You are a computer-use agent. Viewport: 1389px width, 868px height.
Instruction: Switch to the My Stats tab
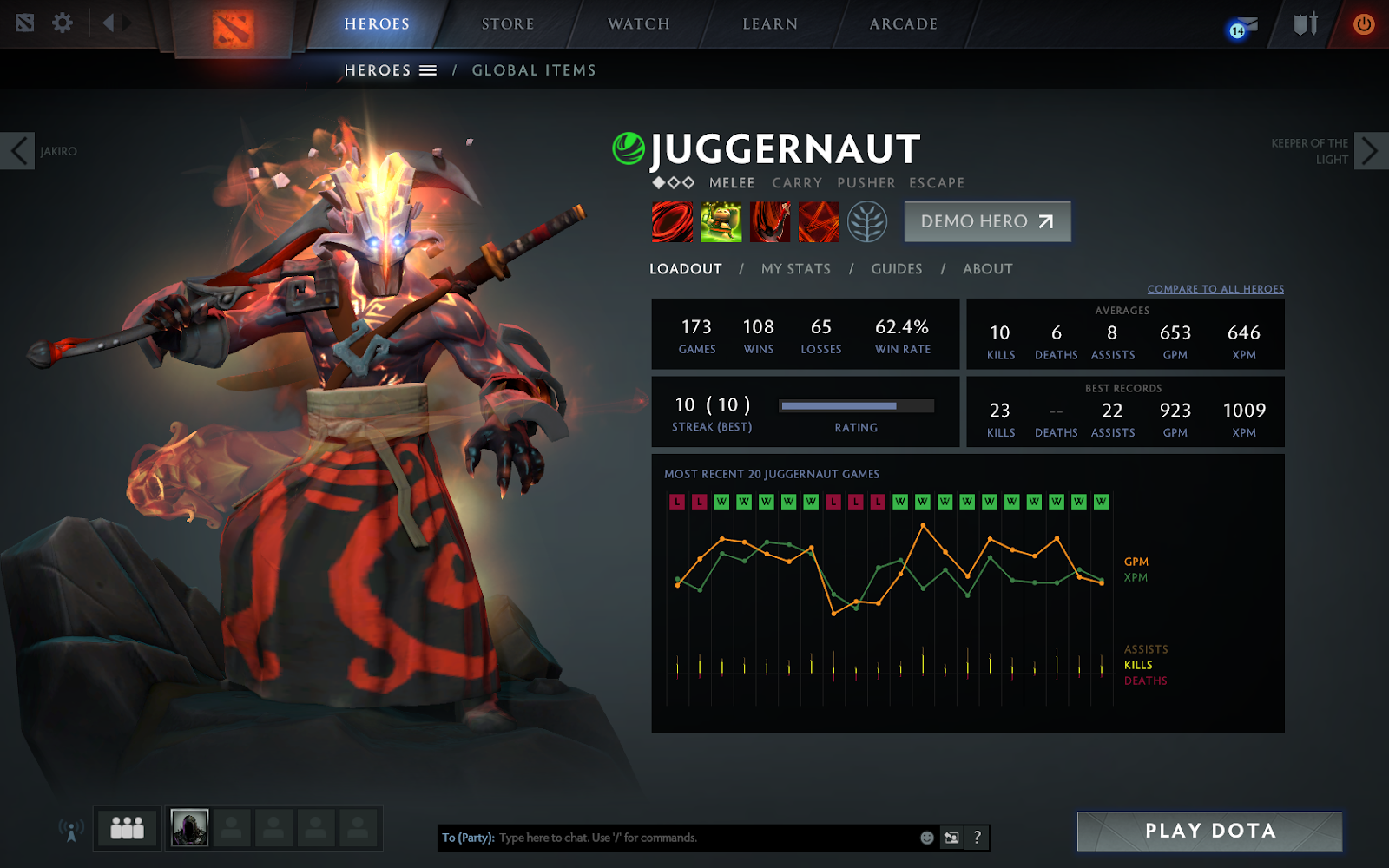pos(795,269)
